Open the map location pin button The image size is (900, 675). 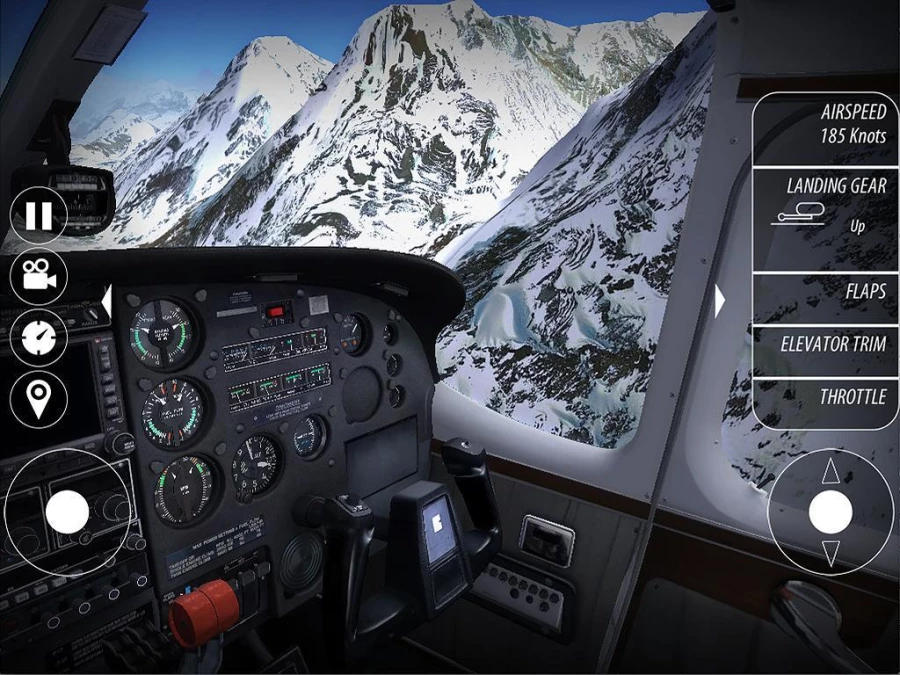[38, 399]
